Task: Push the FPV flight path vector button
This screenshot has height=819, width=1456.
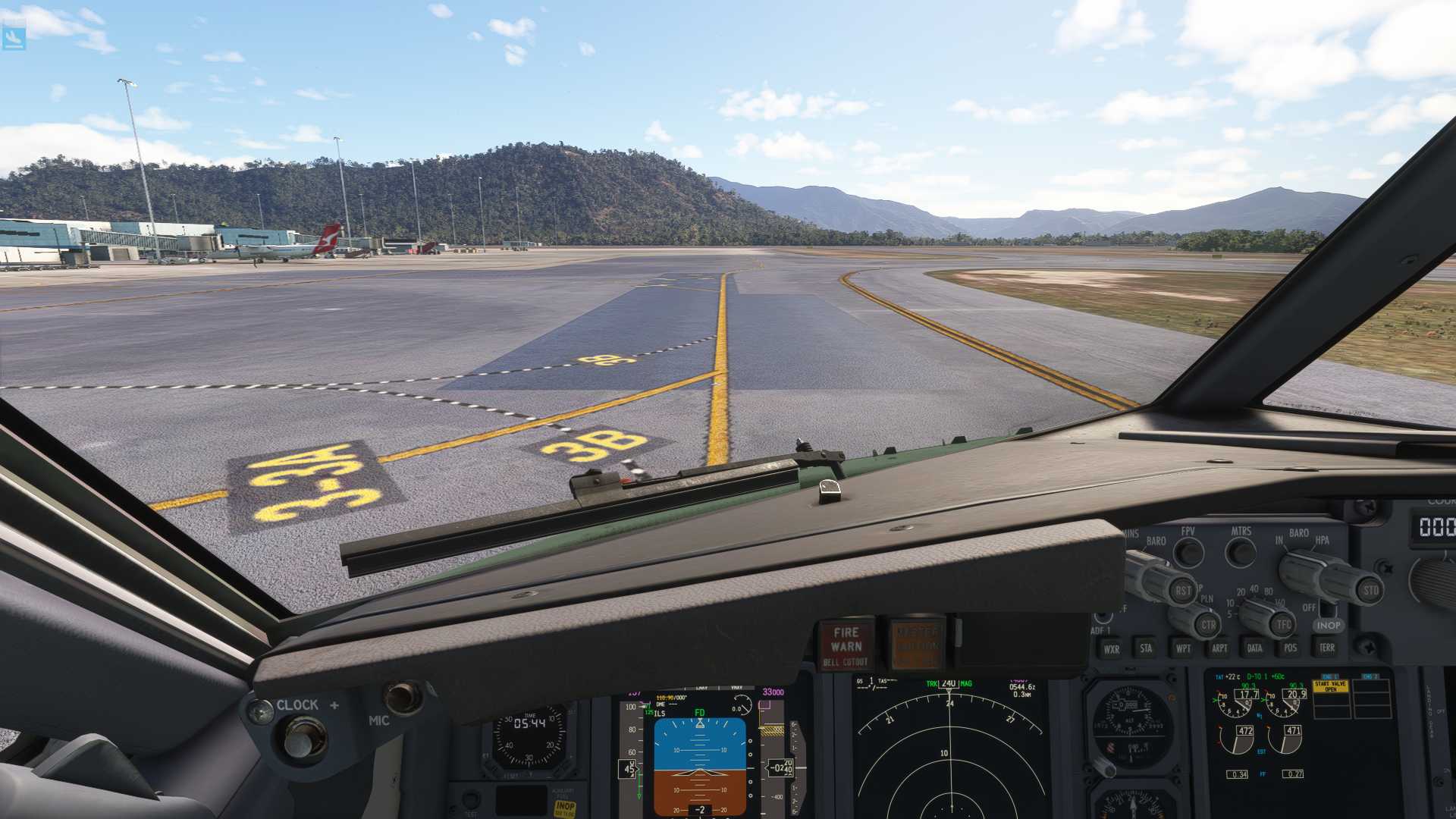Action: (1188, 552)
